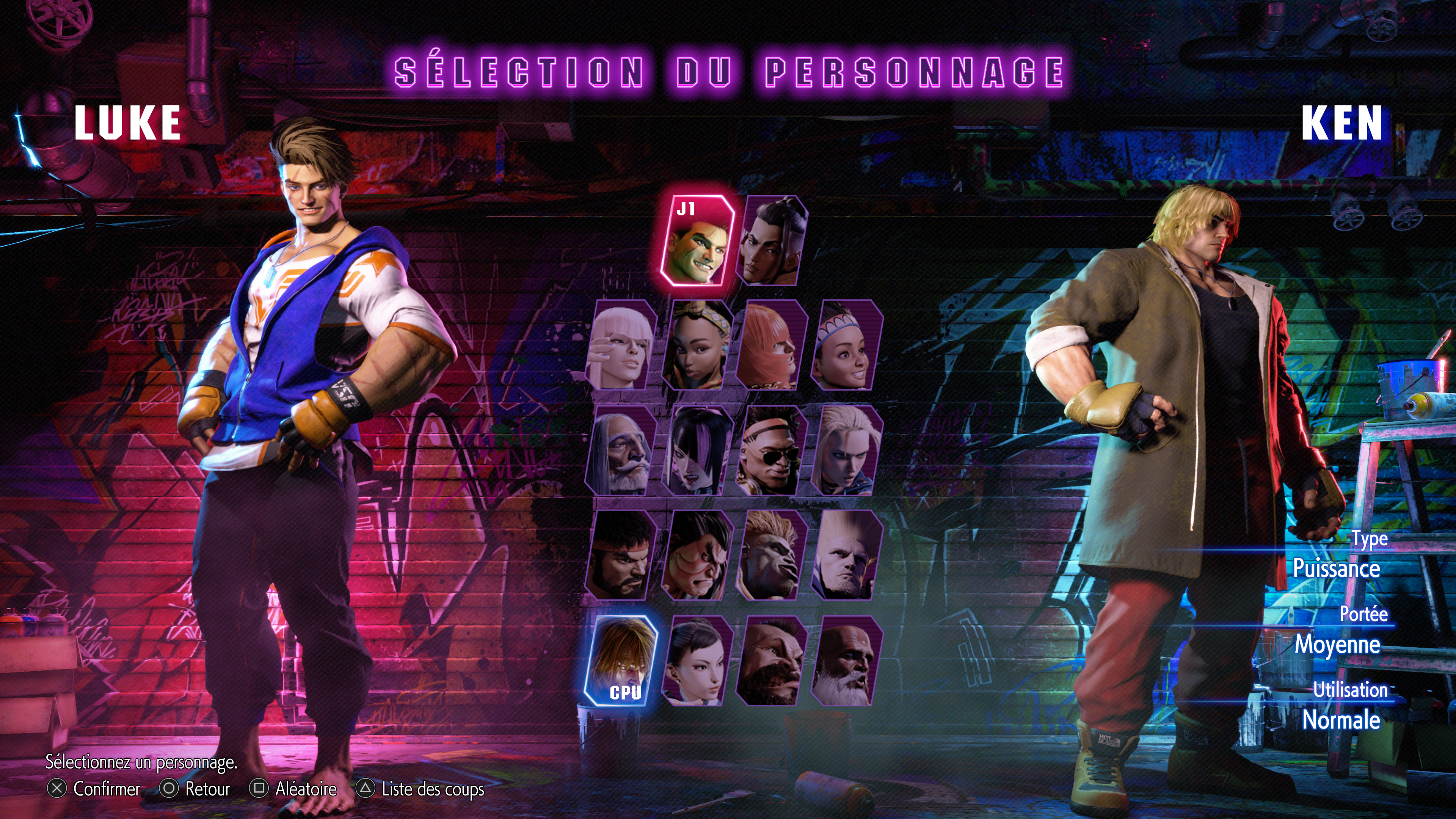This screenshot has height=819, width=1456.
Task: Select JP, the long-haired bearded old man
Action: coord(621,450)
